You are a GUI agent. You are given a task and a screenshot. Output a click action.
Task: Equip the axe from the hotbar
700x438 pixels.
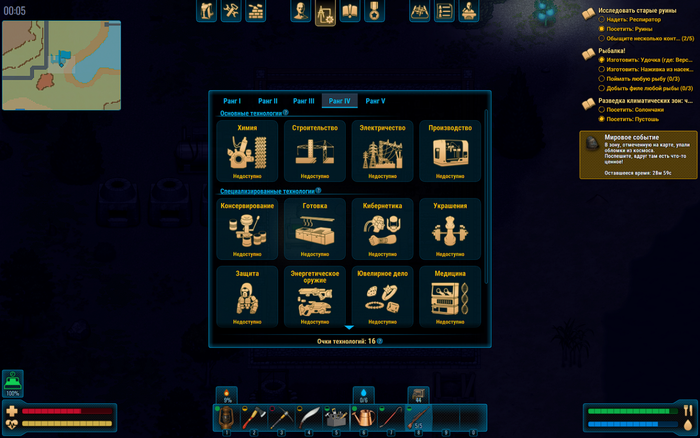coord(254,417)
